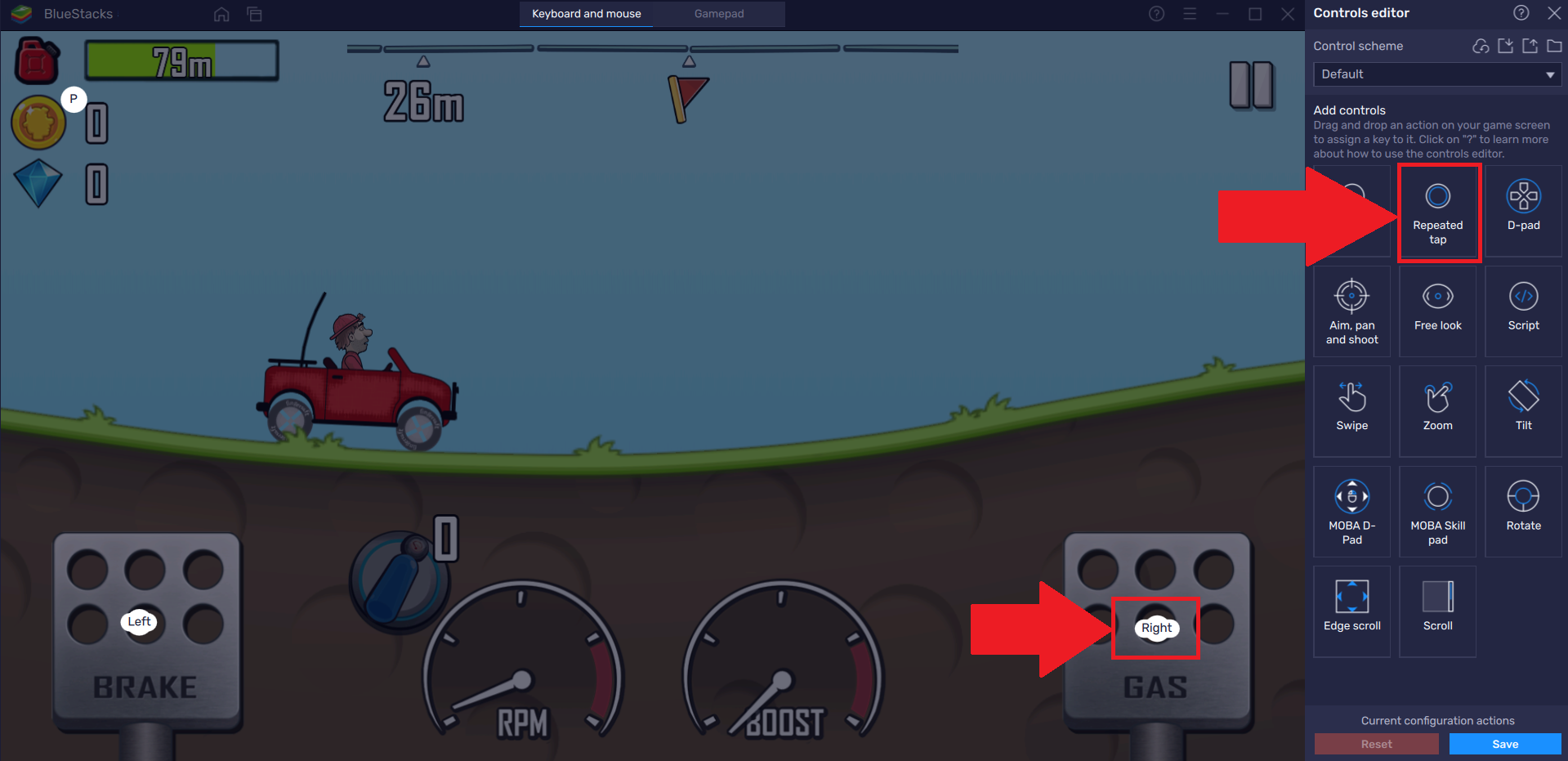Viewport: 1568px width, 761px height.
Task: Add the MOBA Skill pad control
Action: tap(1437, 510)
